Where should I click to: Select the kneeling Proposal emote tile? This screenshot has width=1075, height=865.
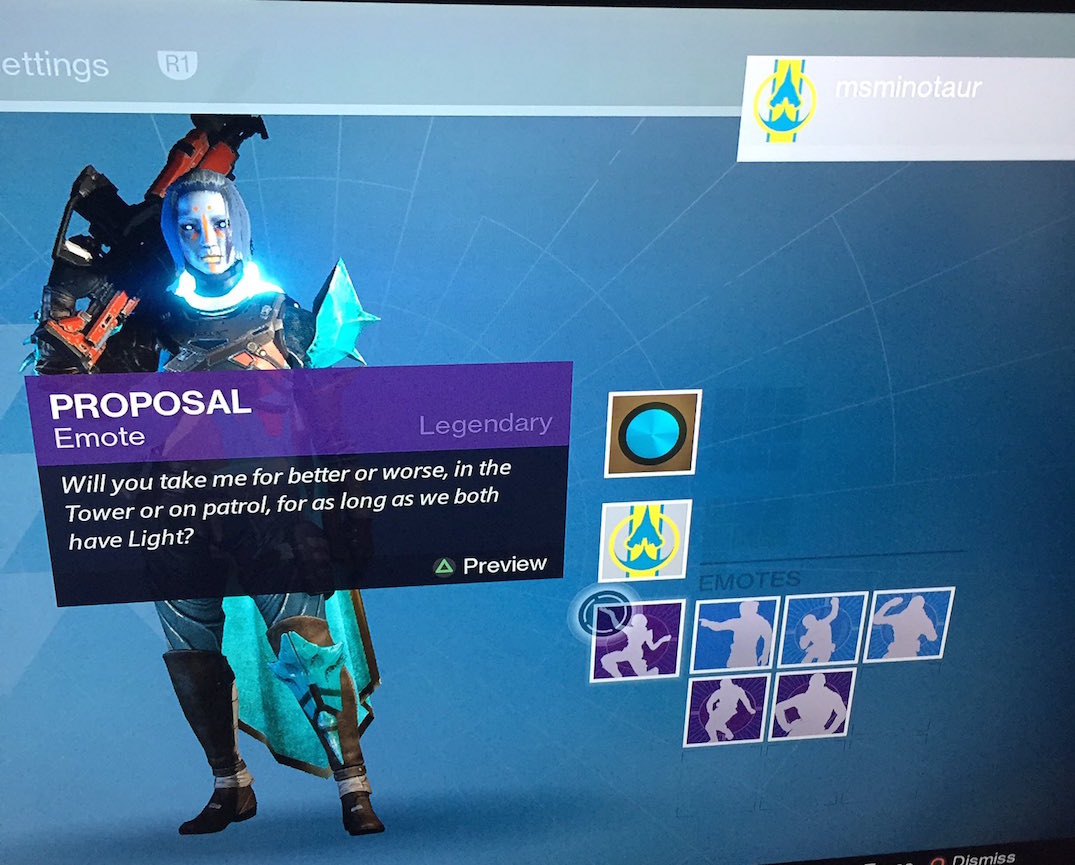pyautogui.click(x=637, y=641)
